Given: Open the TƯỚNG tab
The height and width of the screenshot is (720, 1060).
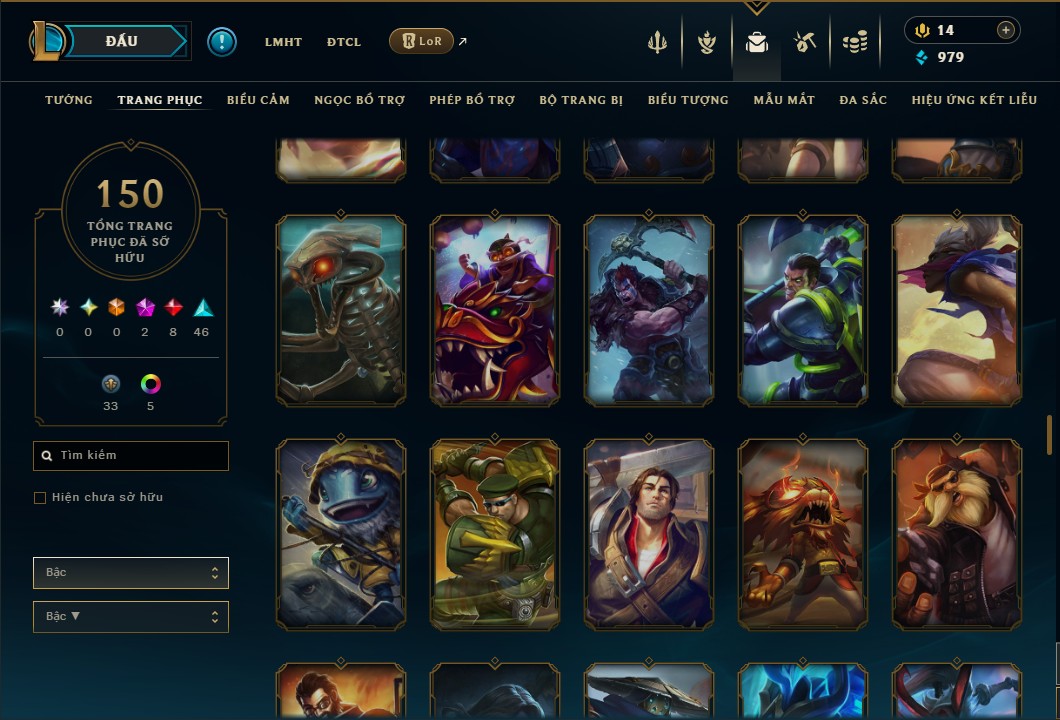Looking at the screenshot, I should tap(69, 100).
